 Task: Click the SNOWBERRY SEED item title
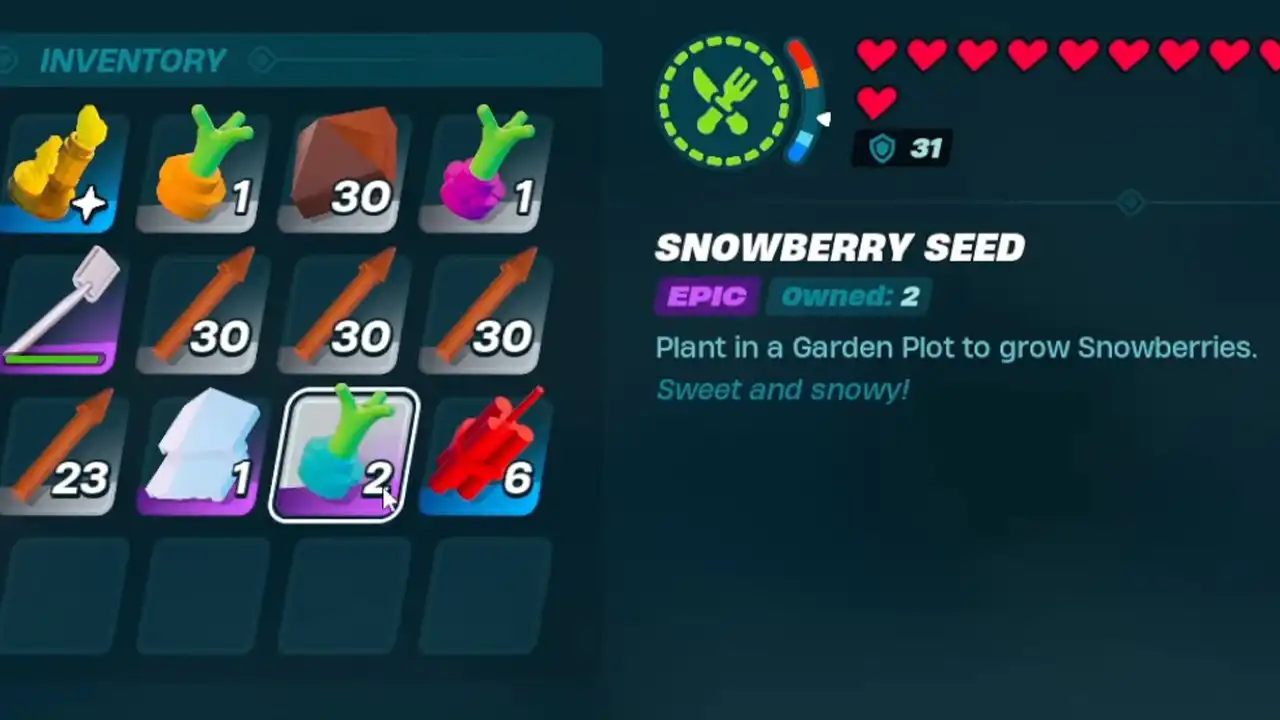840,247
